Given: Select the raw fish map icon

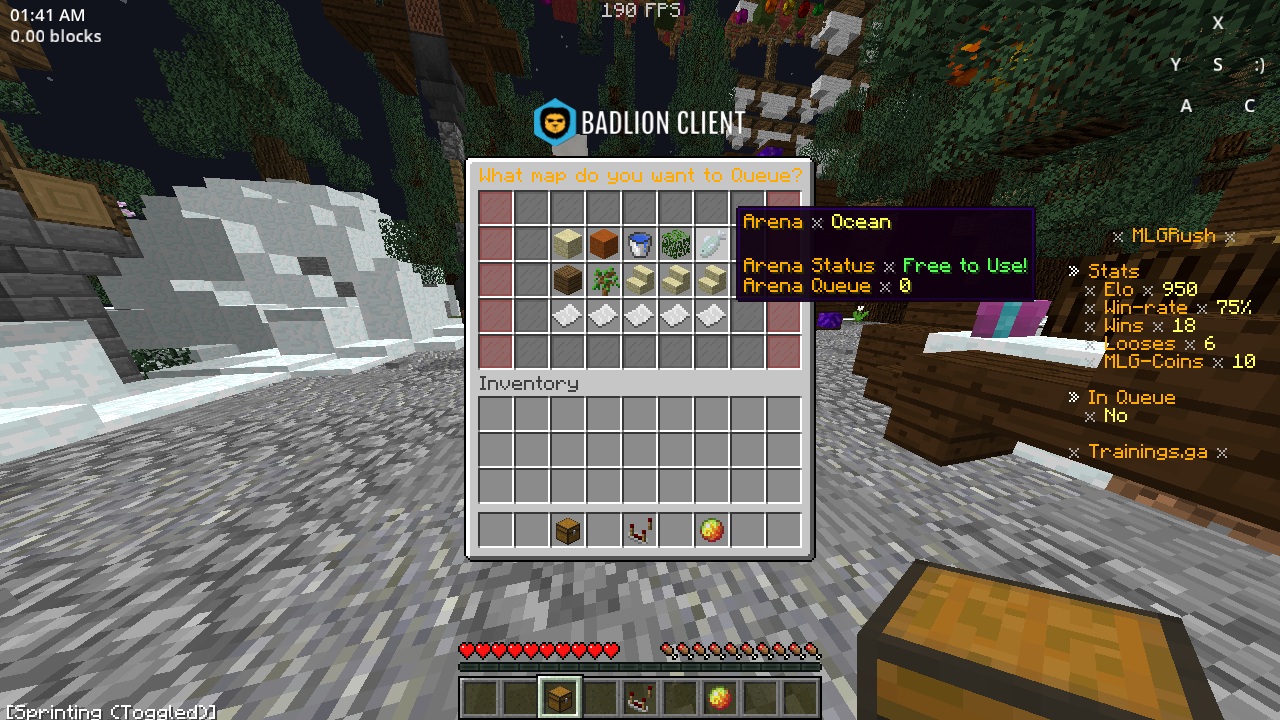Looking at the screenshot, I should [x=712, y=244].
